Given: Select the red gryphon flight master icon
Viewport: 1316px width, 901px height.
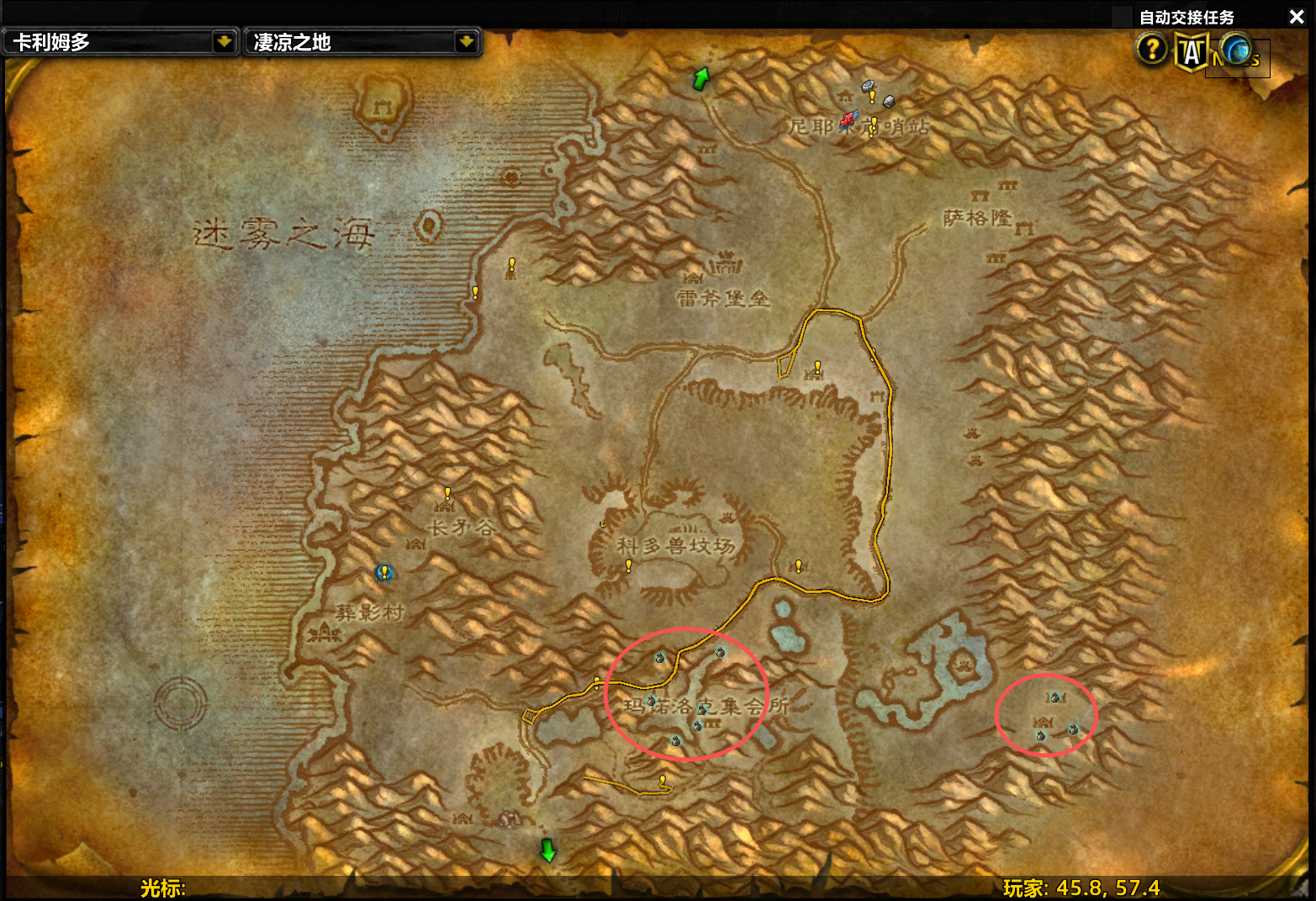Looking at the screenshot, I should (x=848, y=119).
